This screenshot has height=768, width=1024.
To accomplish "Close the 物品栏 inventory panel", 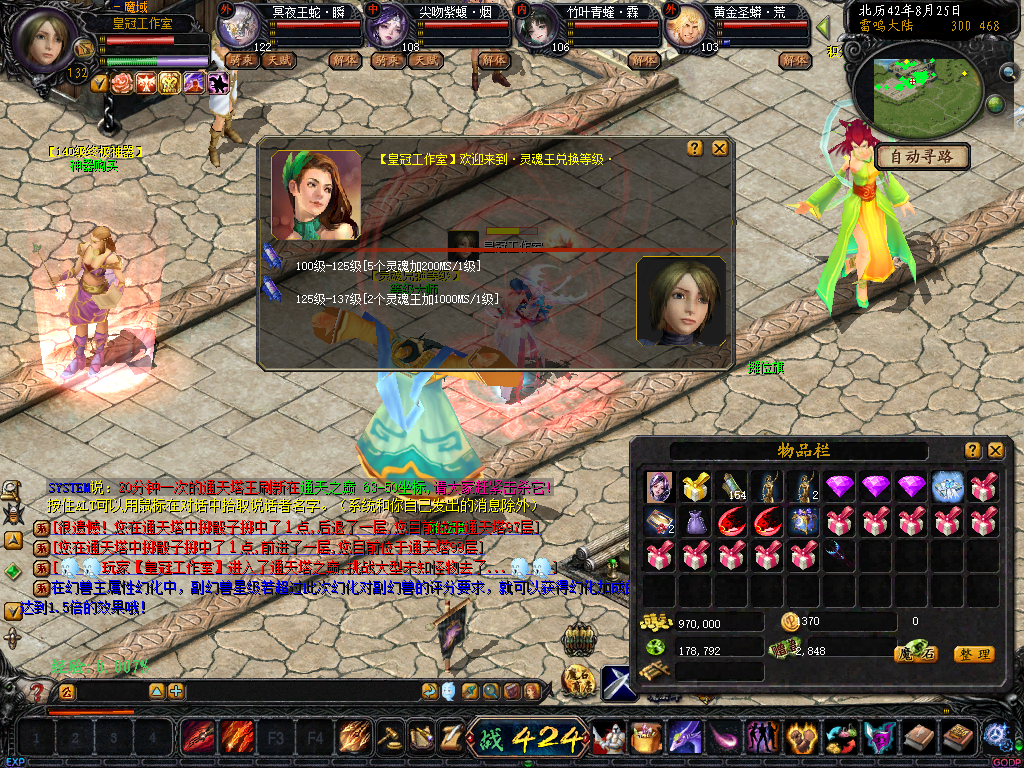I will 995,450.
